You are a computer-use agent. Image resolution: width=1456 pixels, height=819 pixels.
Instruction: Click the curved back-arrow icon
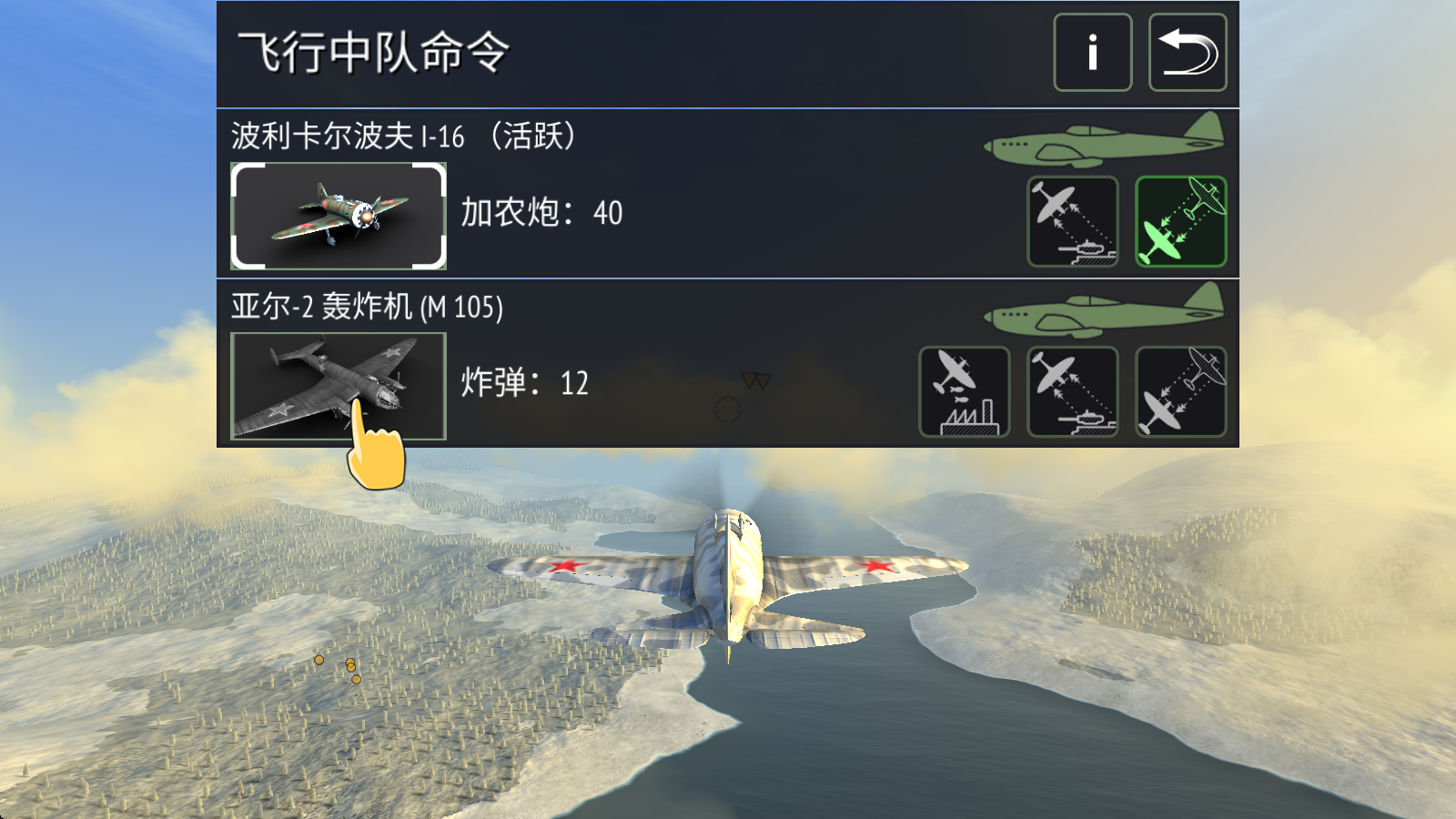pos(1188,52)
